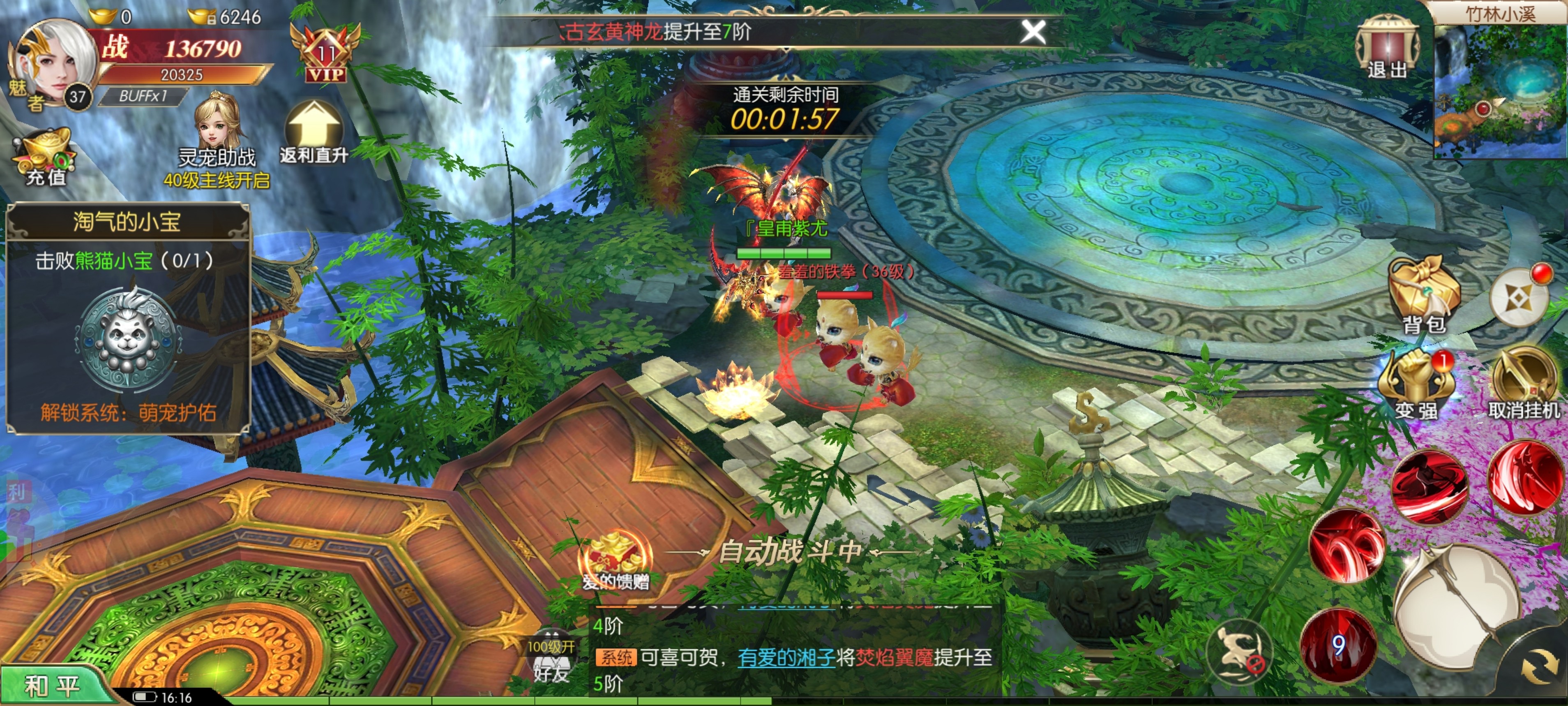Claim the 爱的馈赠 gift icon
1568x706 pixels.
tap(616, 560)
